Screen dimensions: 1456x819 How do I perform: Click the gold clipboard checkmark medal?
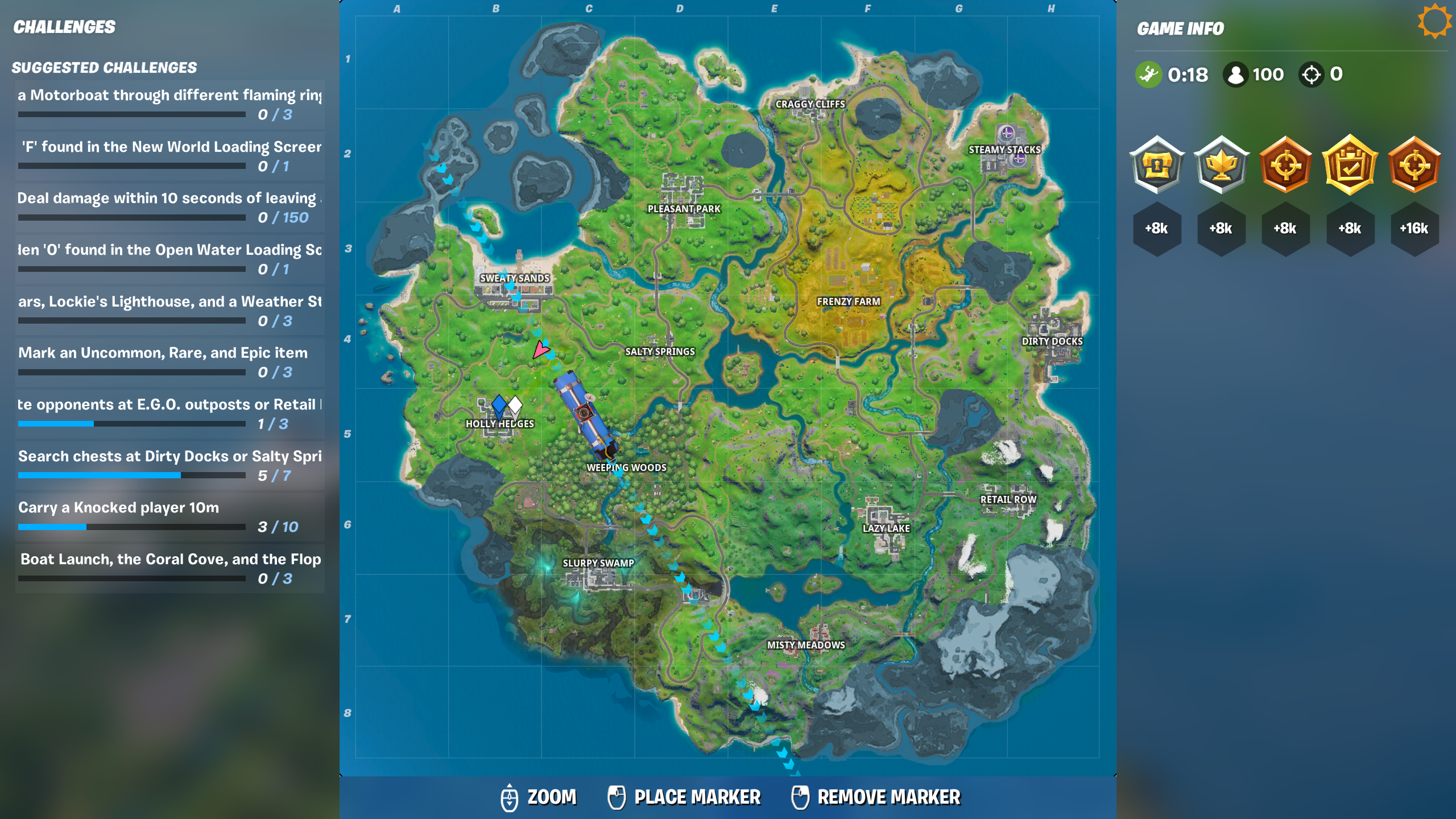tap(1350, 165)
